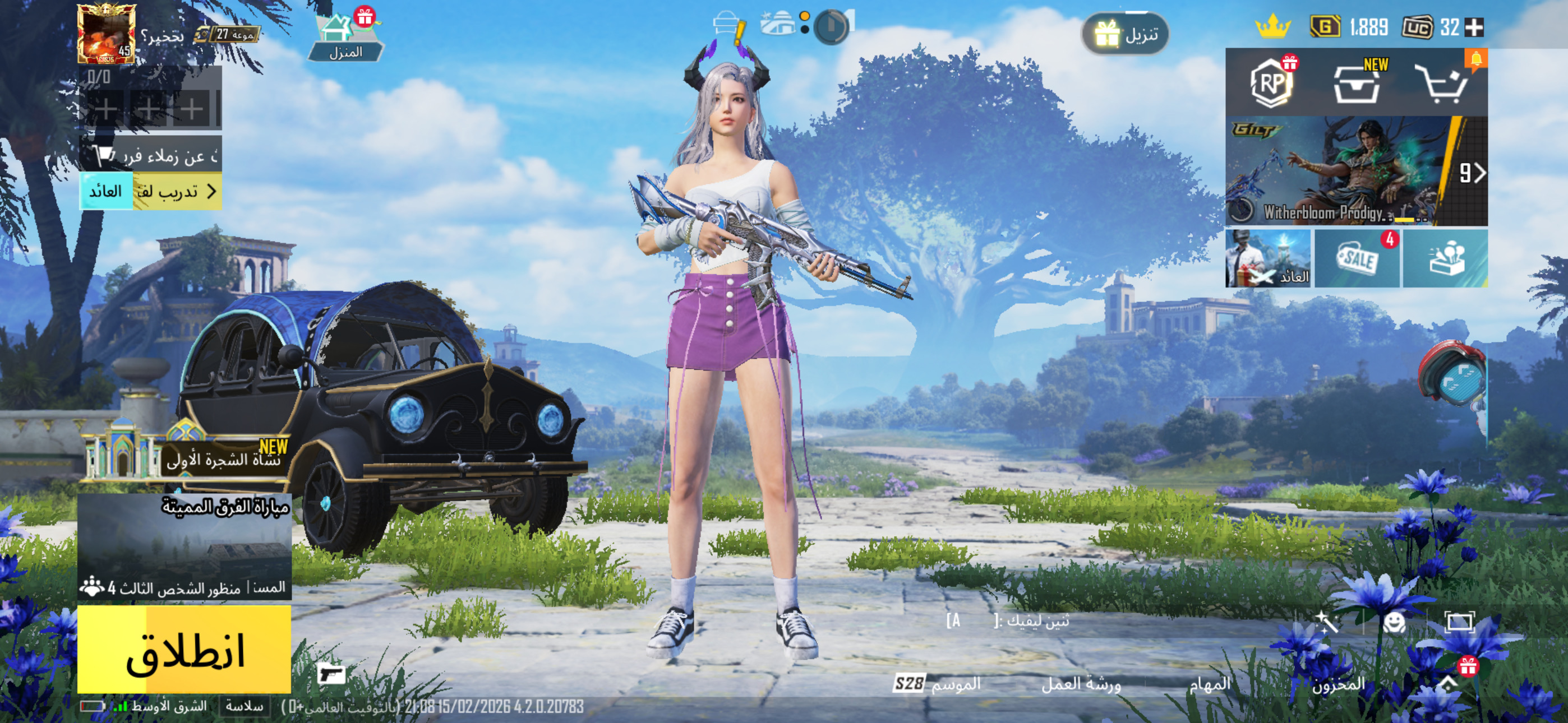Open the العائد returner event tile
Screen dimensions: 1568x723
[x=1268, y=258]
